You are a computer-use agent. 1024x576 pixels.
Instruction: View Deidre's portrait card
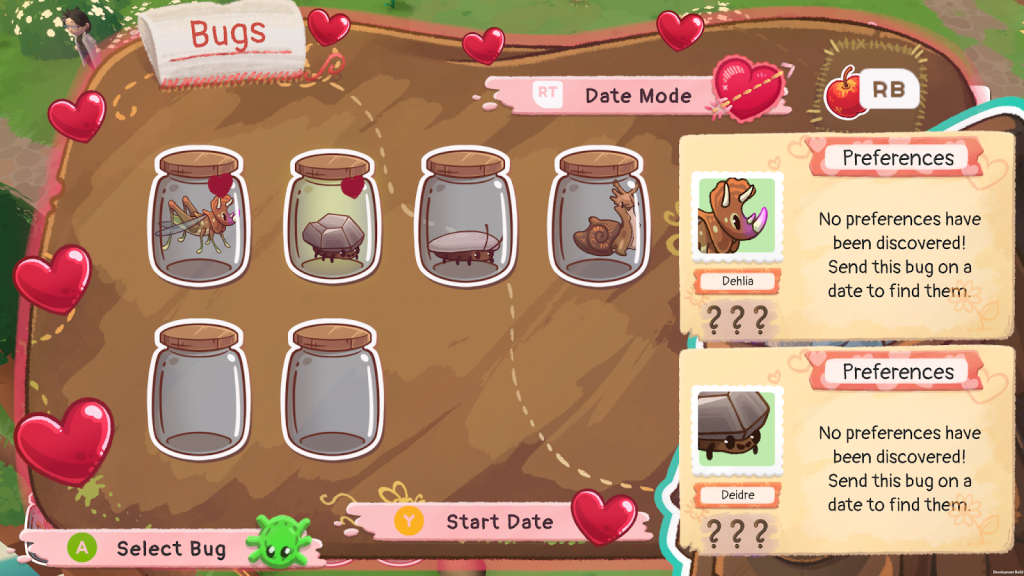point(738,431)
